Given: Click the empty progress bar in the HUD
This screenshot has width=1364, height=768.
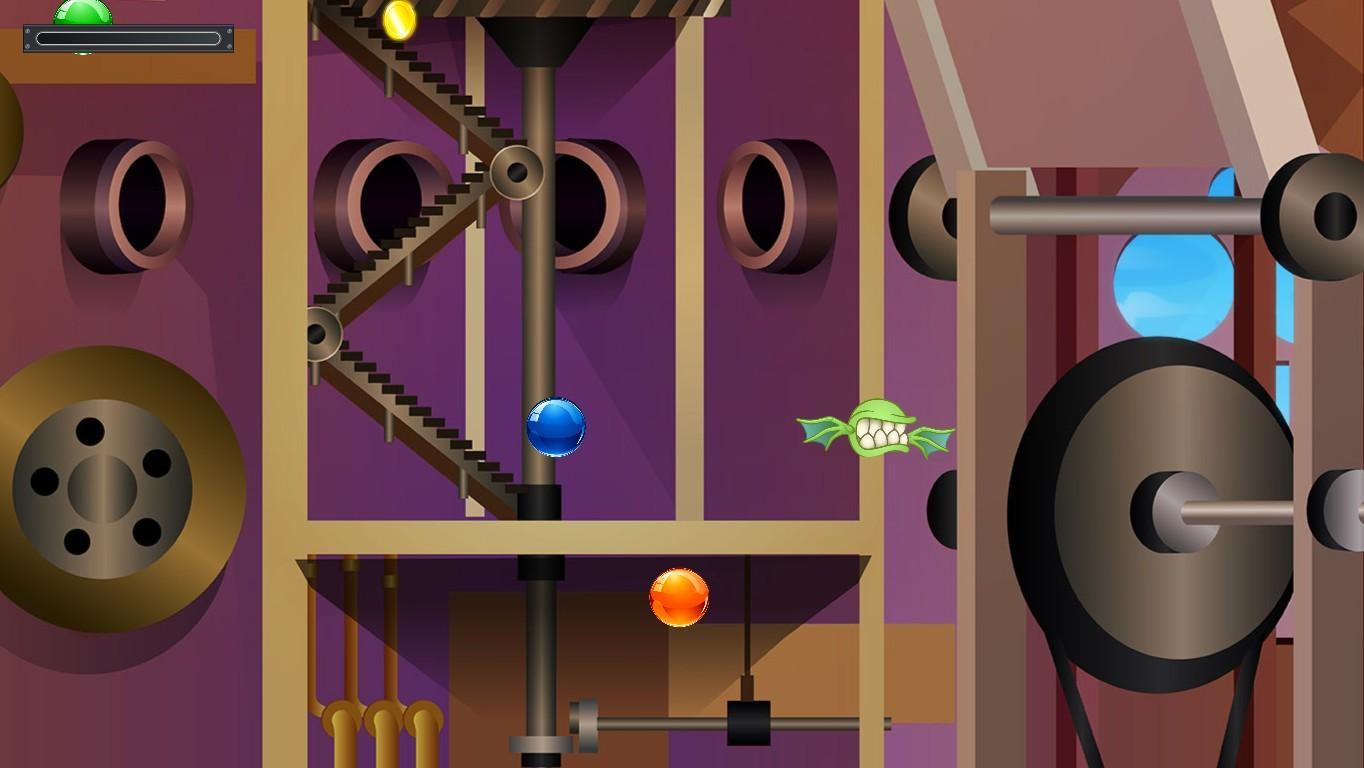Looking at the screenshot, I should click(128, 39).
